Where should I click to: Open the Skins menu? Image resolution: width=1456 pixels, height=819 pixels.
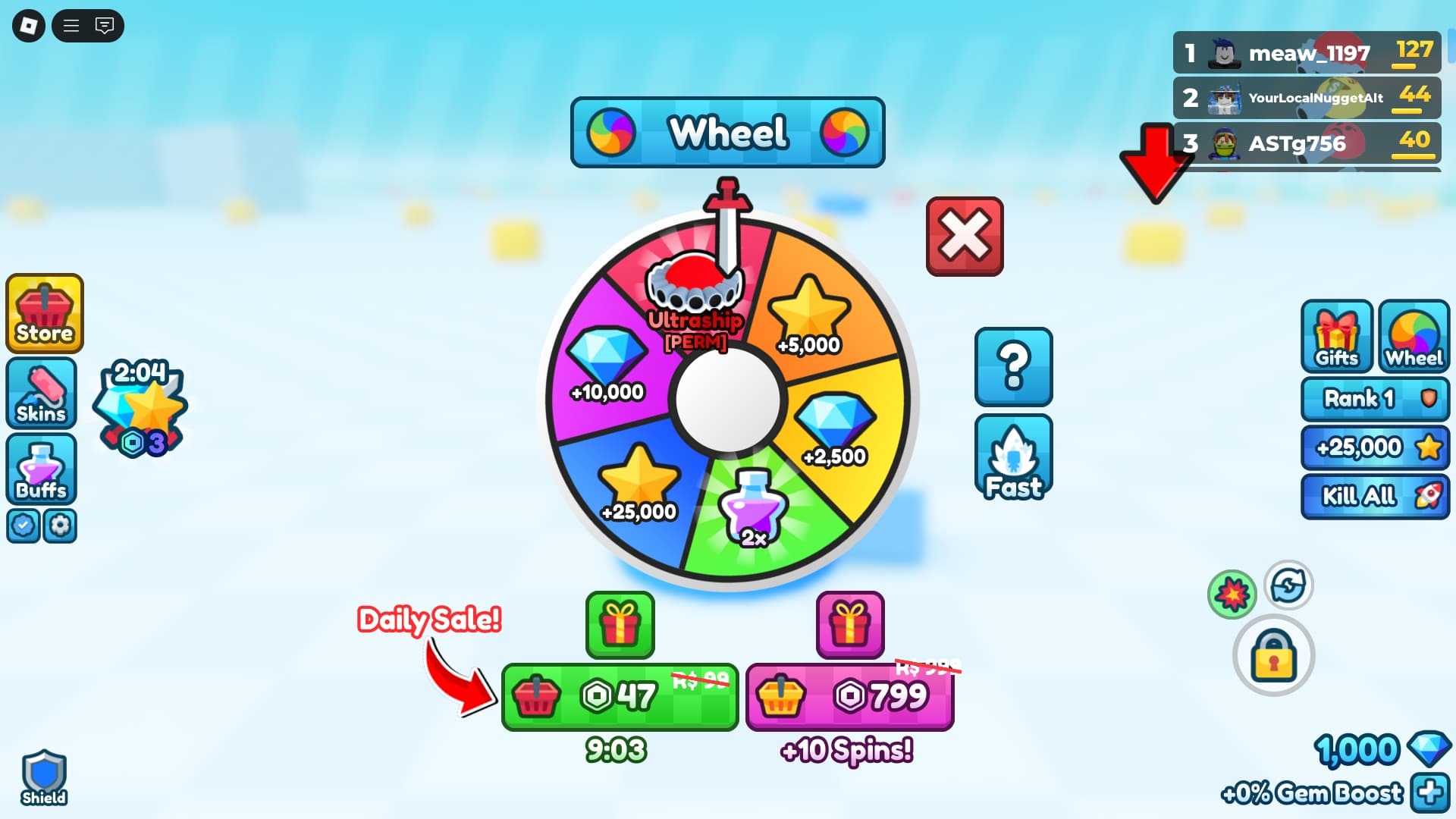(41, 394)
